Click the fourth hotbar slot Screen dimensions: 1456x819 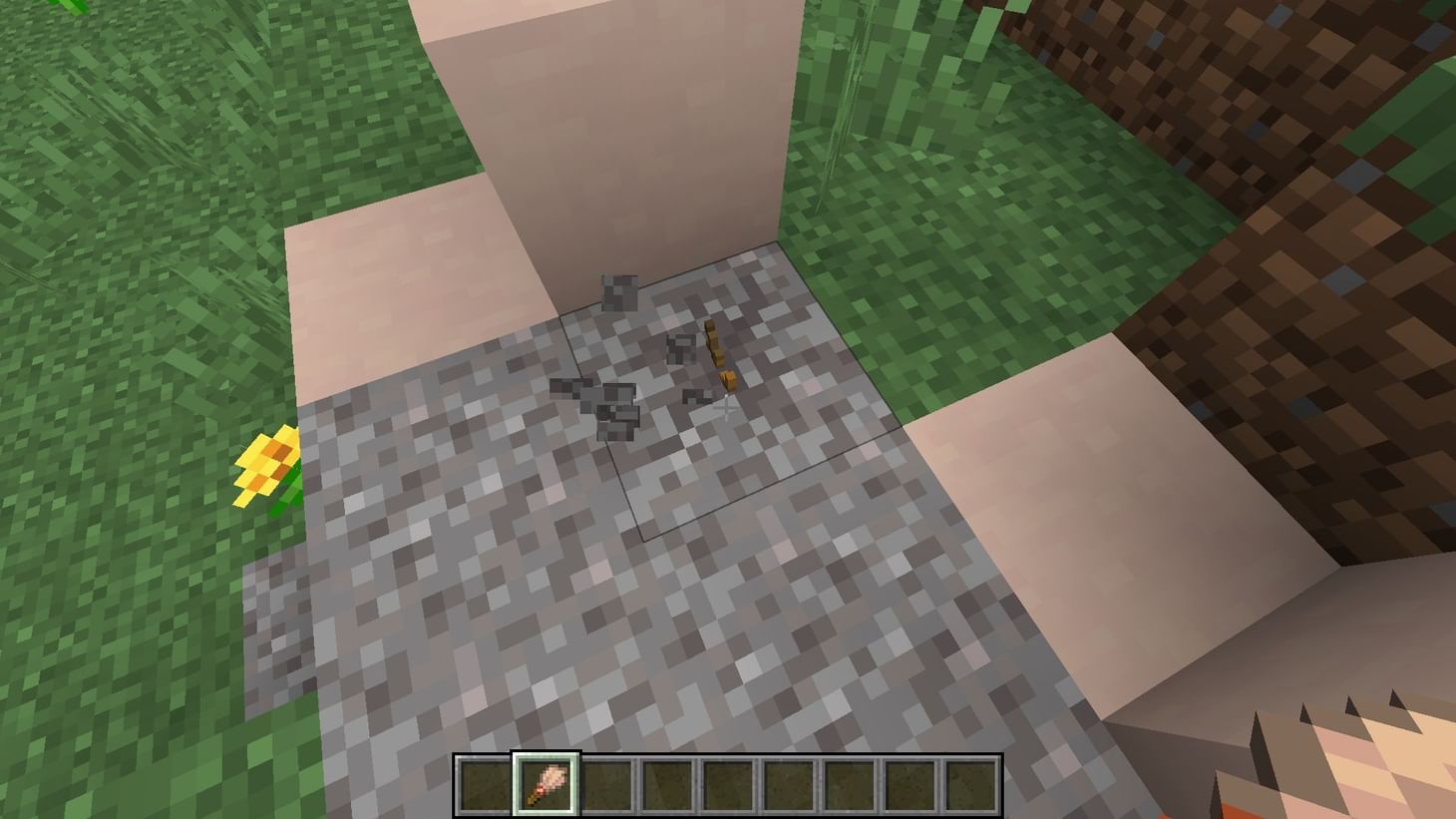pos(667,783)
